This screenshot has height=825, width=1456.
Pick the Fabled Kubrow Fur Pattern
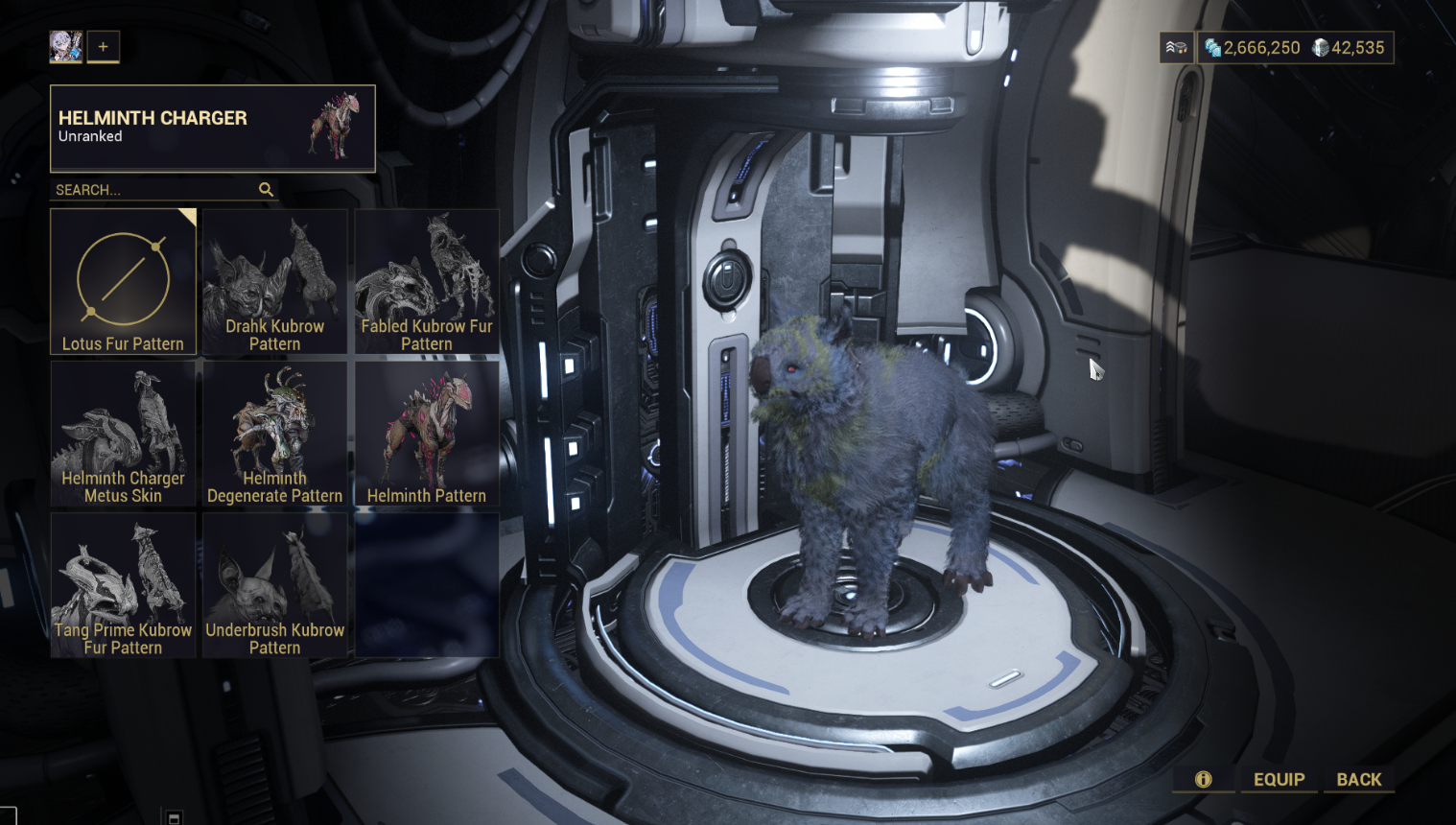(x=427, y=282)
